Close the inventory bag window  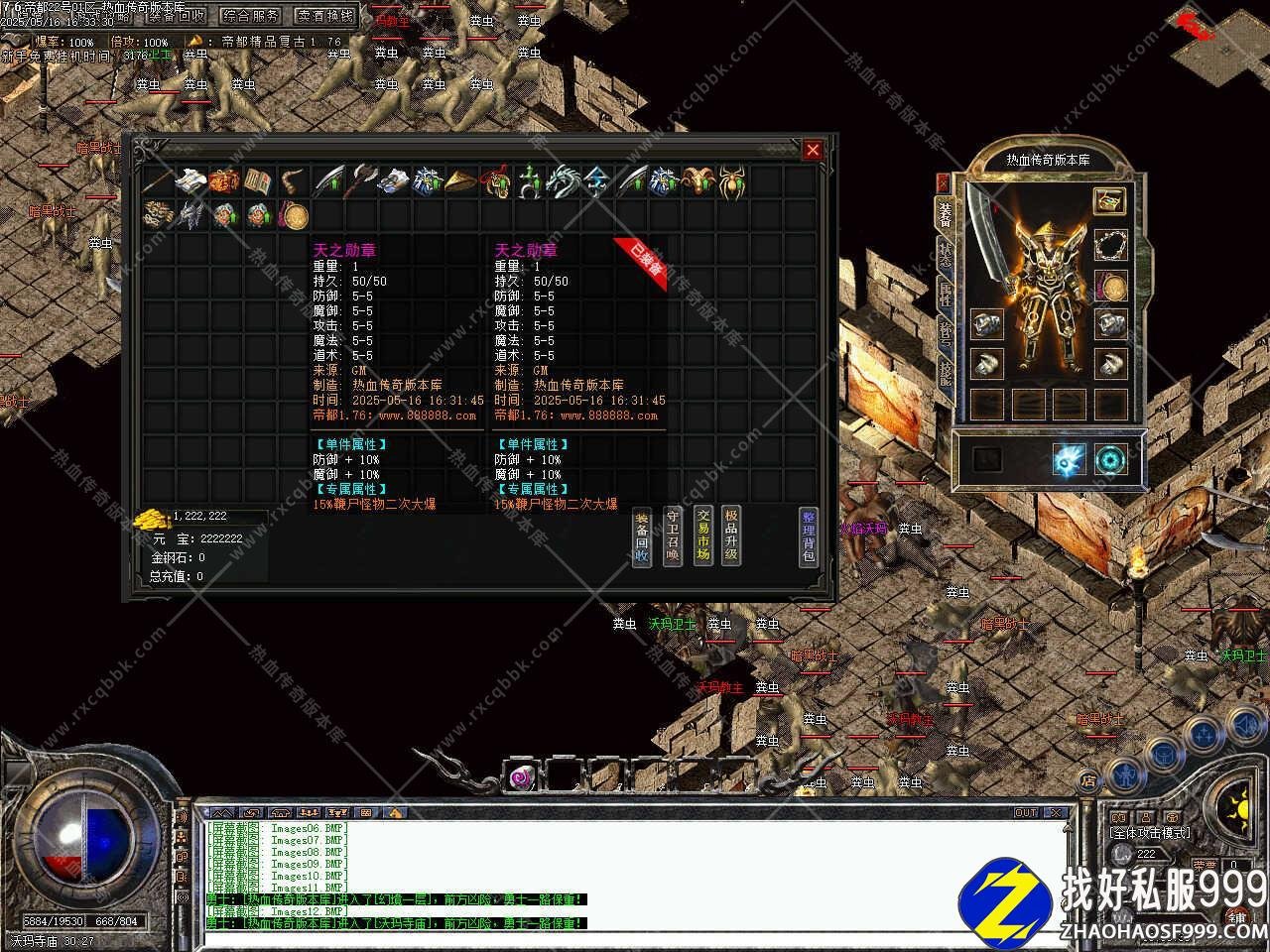tap(813, 150)
